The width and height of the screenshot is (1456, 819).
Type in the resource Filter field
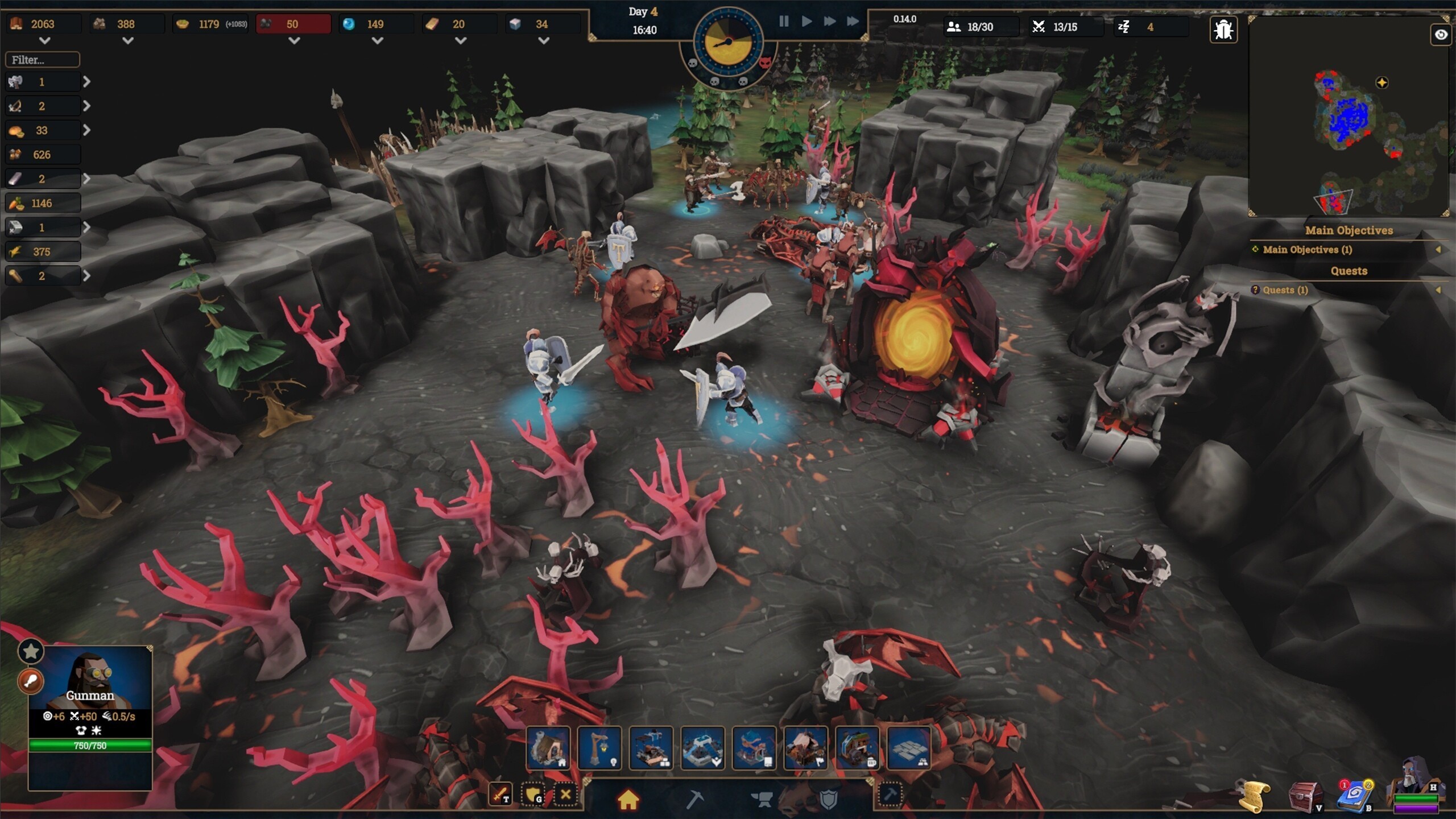[43, 60]
